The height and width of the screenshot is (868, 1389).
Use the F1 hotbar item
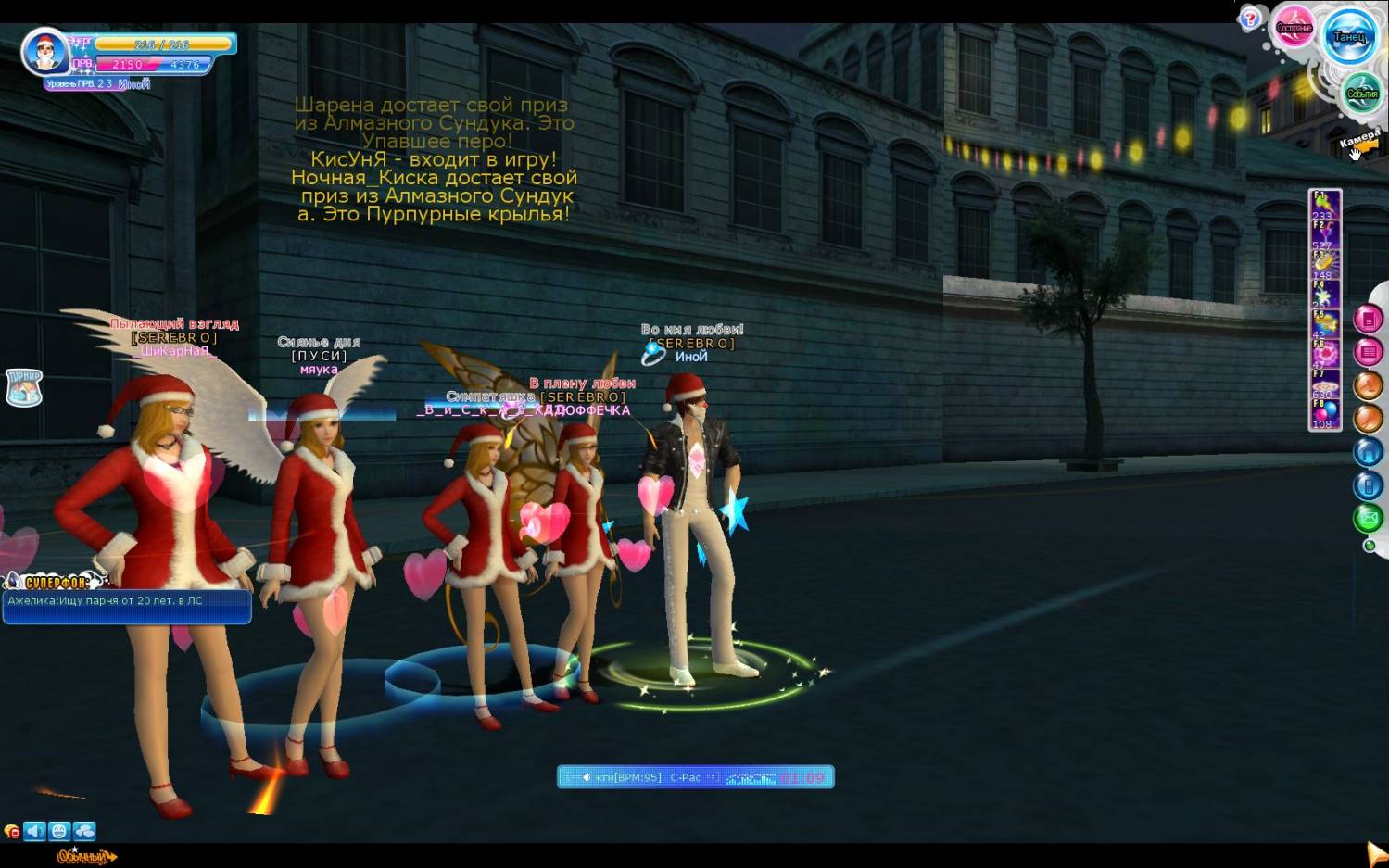(1324, 203)
